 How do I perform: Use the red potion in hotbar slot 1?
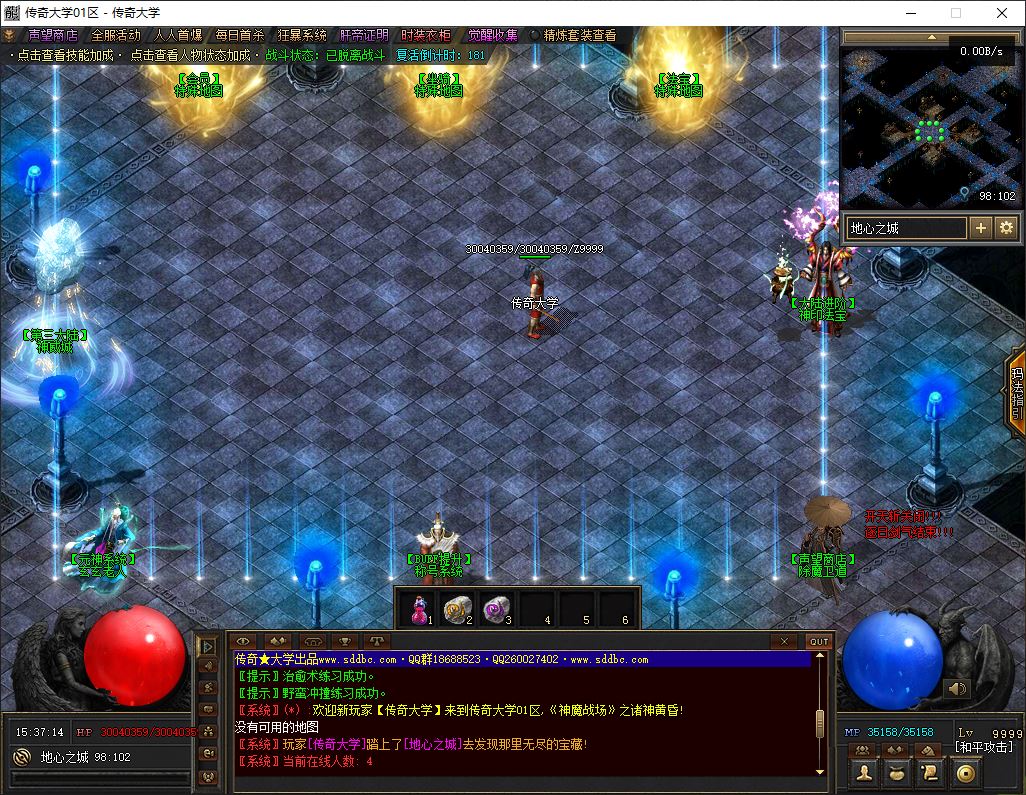(419, 608)
